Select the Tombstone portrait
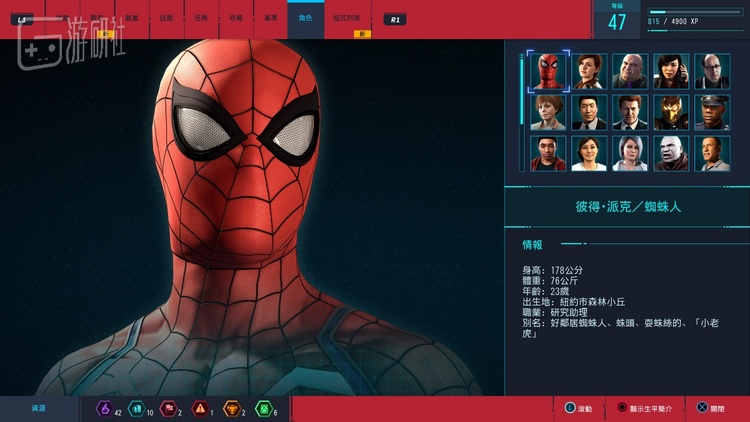Viewport: 750px width, 422px height. (x=672, y=153)
